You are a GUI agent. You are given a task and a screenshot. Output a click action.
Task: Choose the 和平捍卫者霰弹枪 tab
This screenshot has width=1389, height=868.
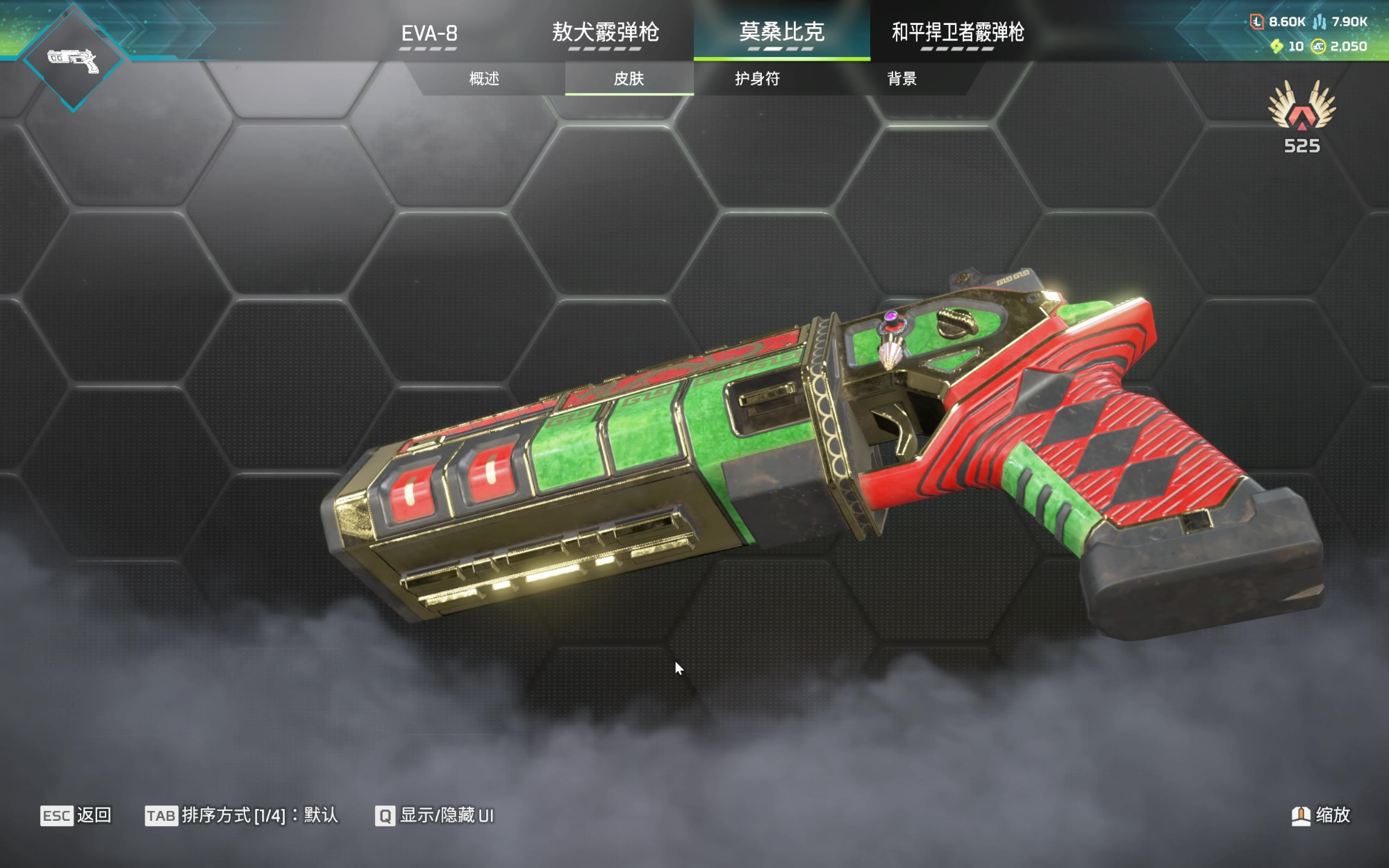958,33
